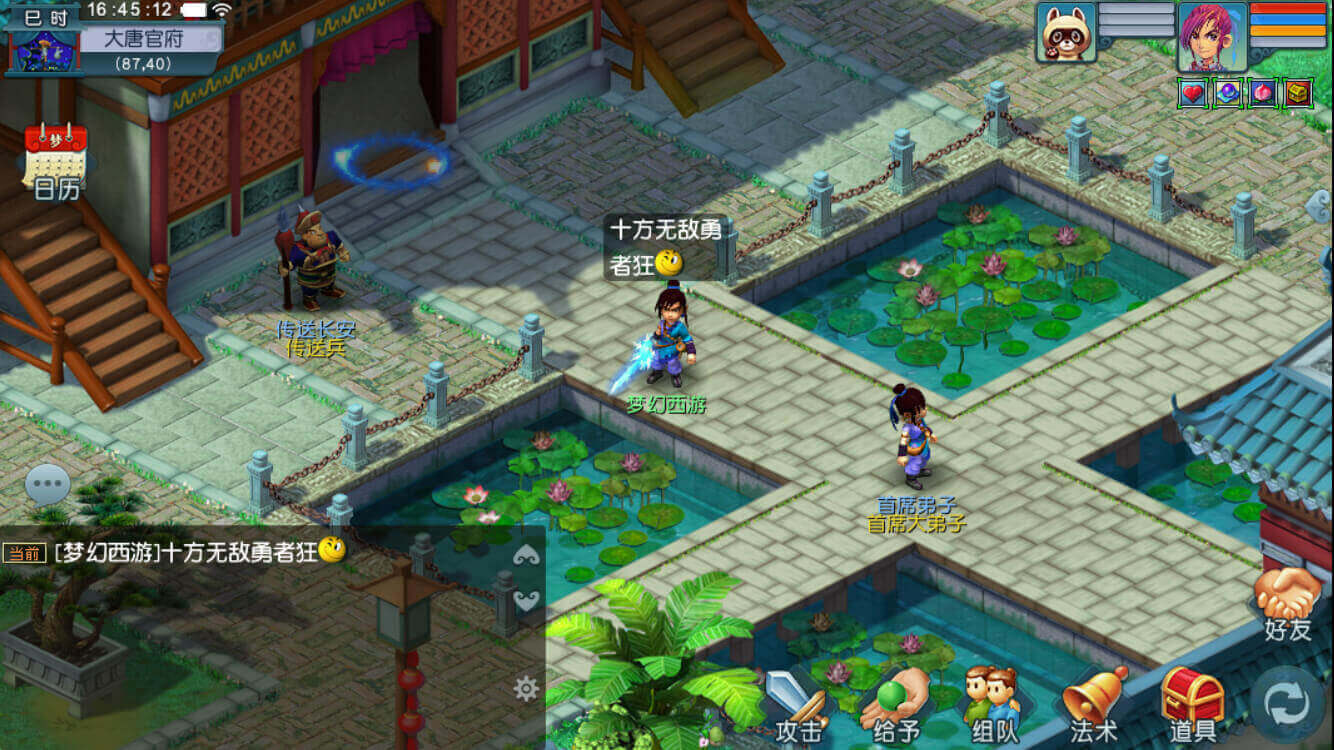Open chat settings via the gear icon

(527, 687)
